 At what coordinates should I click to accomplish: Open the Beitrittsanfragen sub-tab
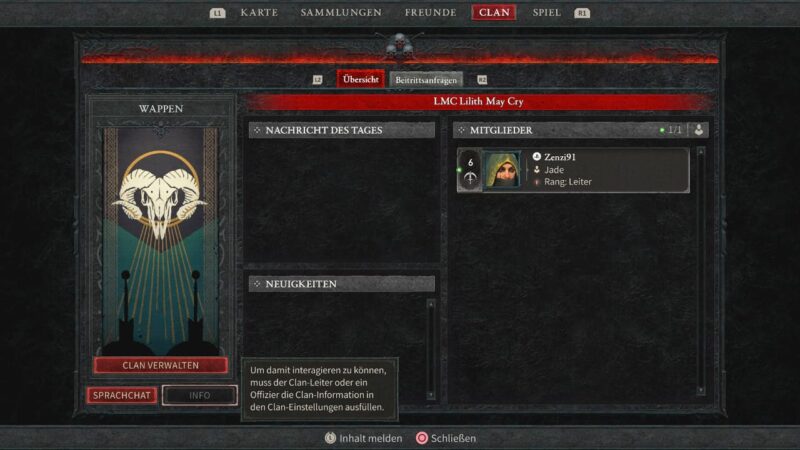[x=427, y=79]
